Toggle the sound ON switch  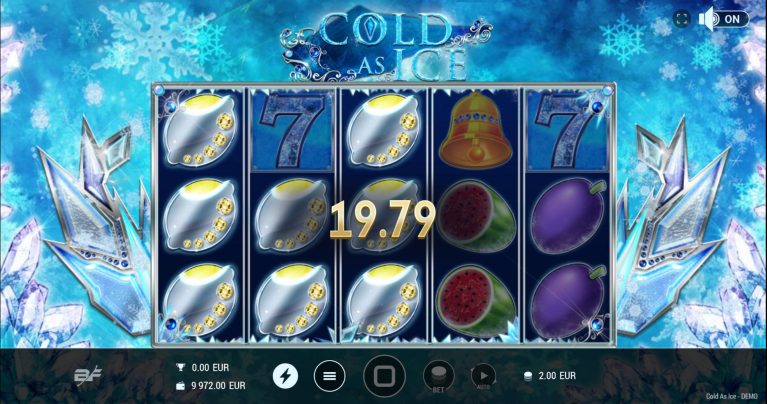click(x=723, y=19)
